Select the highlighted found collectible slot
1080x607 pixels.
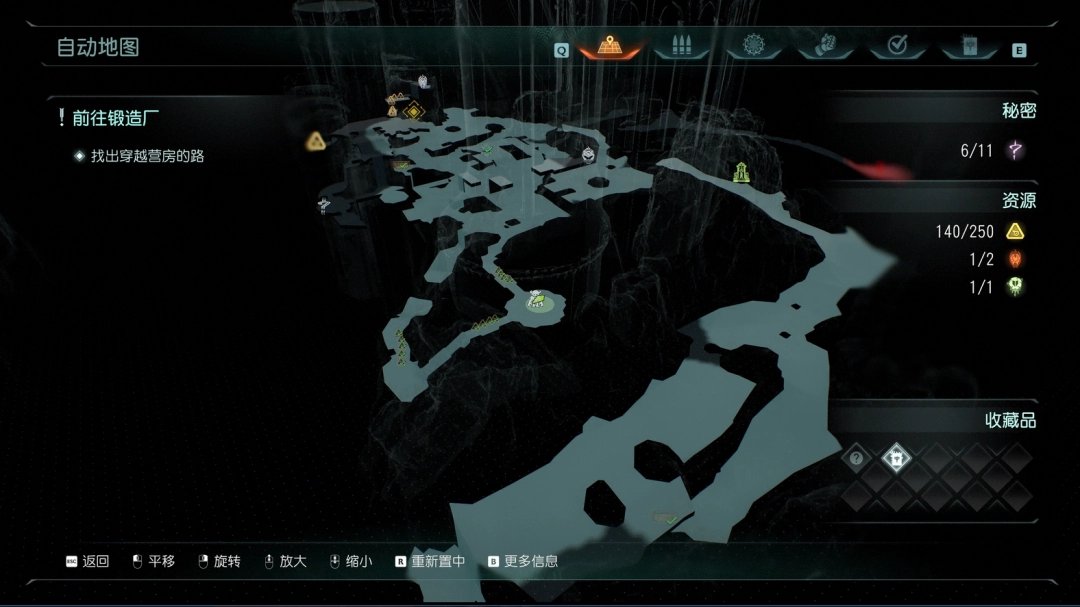click(897, 459)
